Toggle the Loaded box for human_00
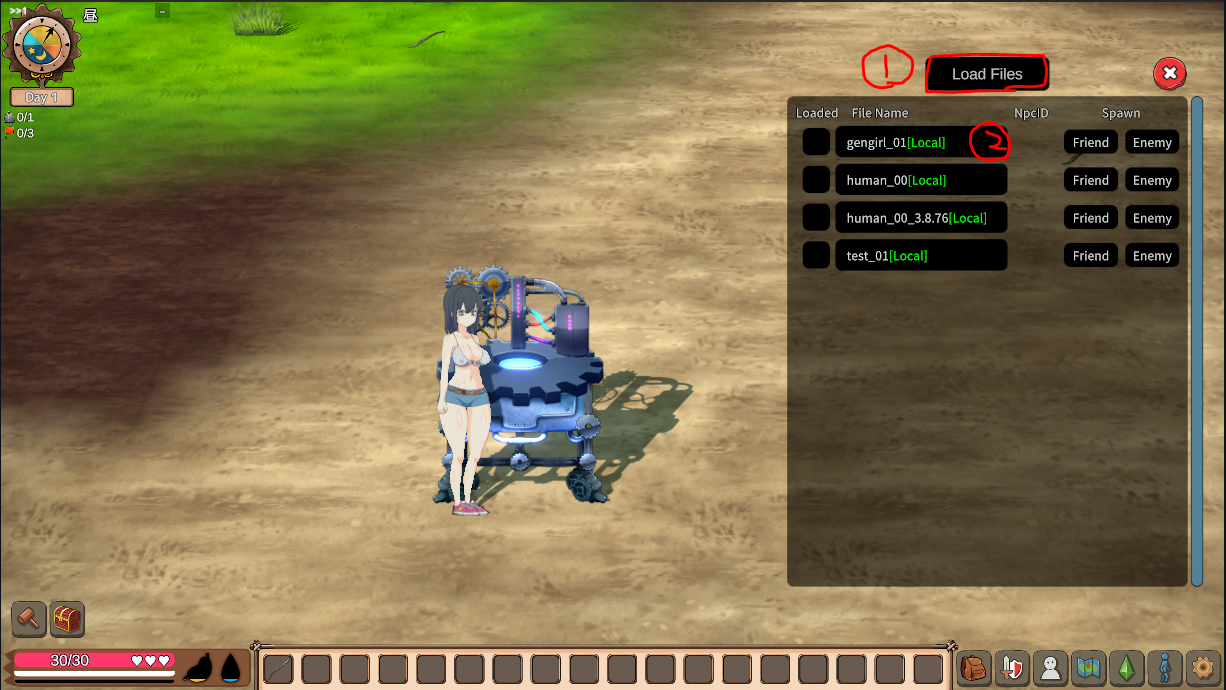 click(817, 180)
